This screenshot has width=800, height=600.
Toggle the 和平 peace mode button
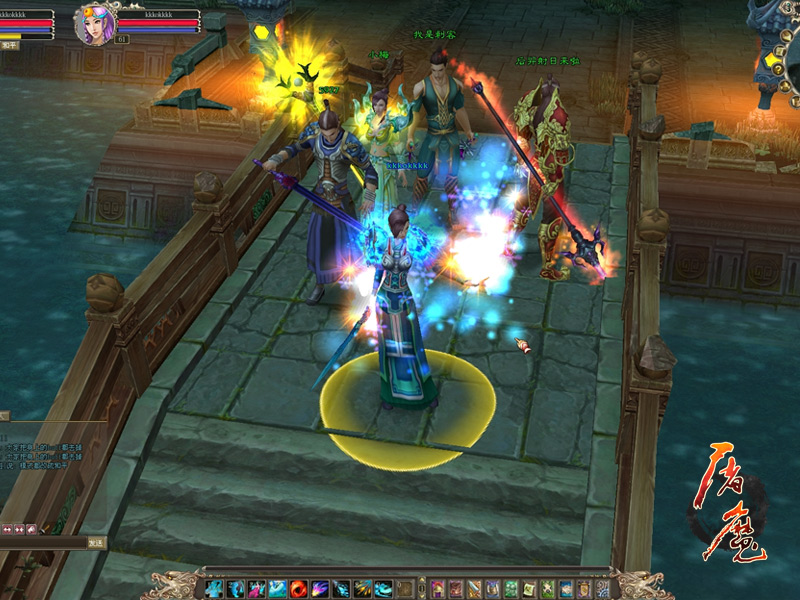(x=9, y=45)
